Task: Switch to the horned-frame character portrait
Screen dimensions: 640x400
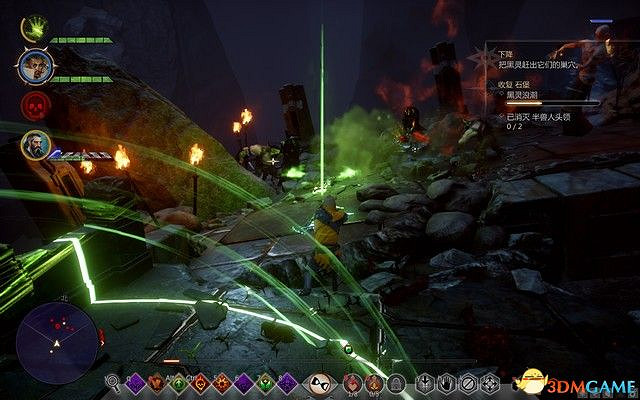Action: coord(31,66)
